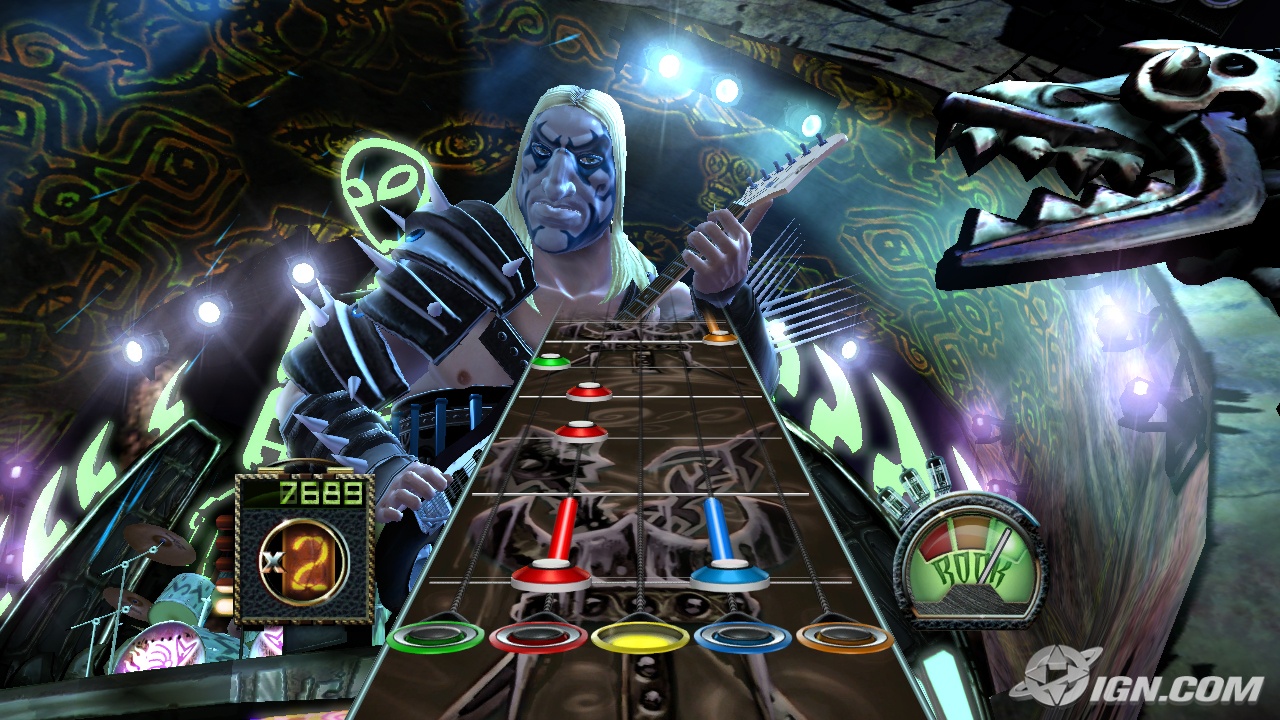Click the green note near the top
The height and width of the screenshot is (720, 1280).
pos(551,362)
